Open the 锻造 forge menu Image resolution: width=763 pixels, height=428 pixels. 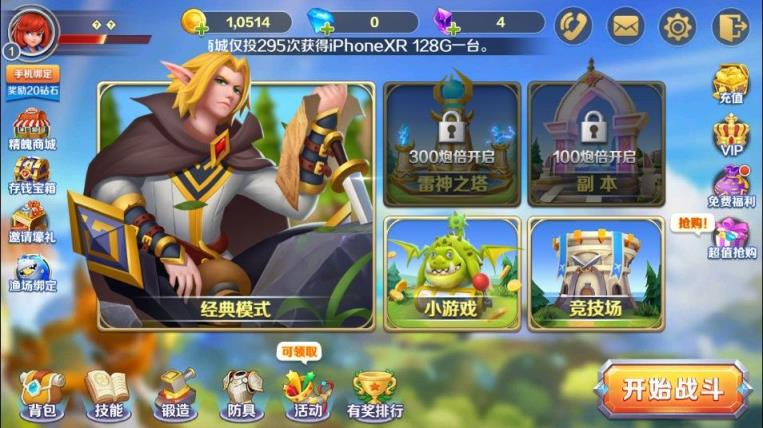(175, 392)
